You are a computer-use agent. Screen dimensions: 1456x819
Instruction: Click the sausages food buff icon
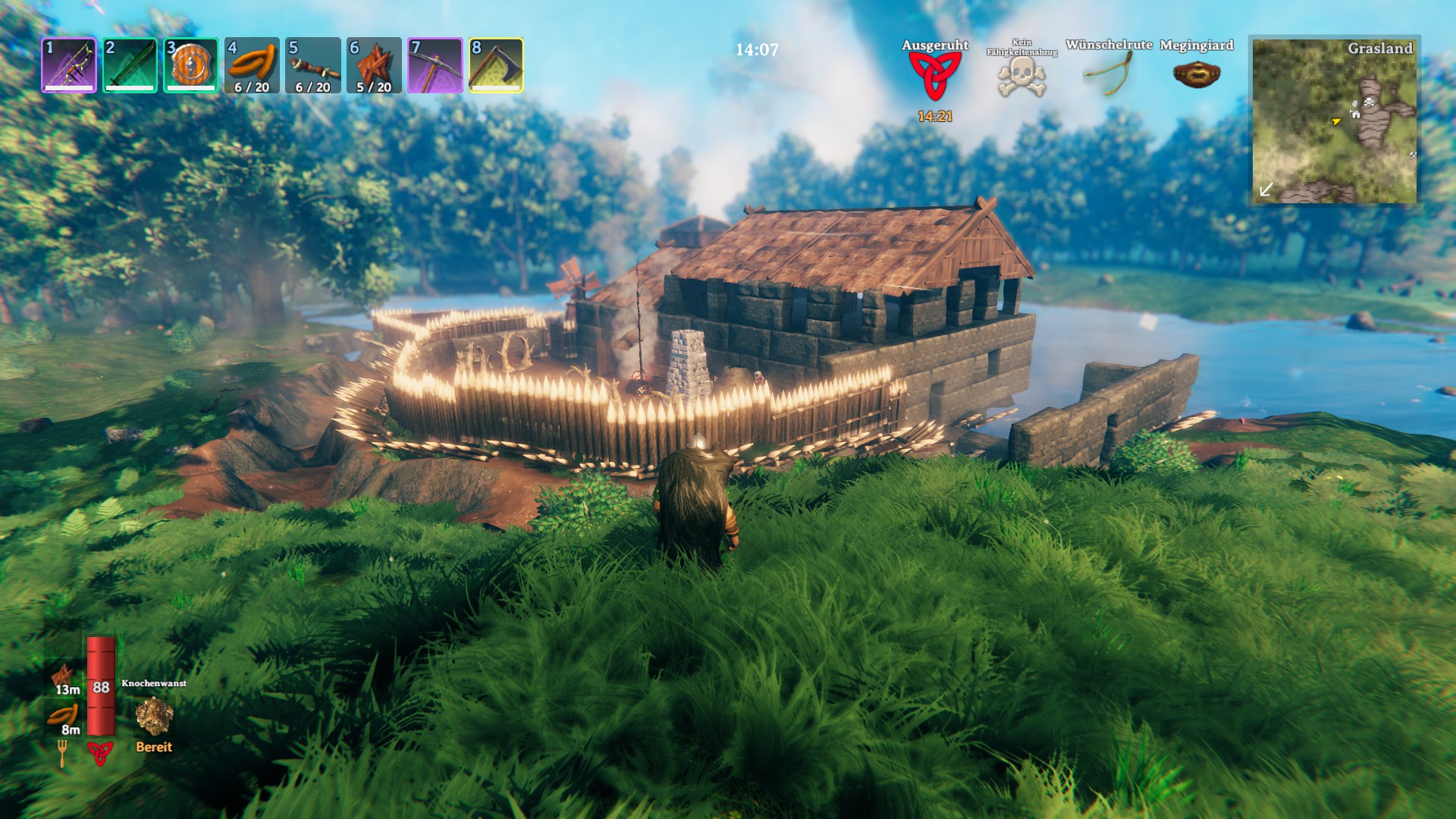click(63, 715)
